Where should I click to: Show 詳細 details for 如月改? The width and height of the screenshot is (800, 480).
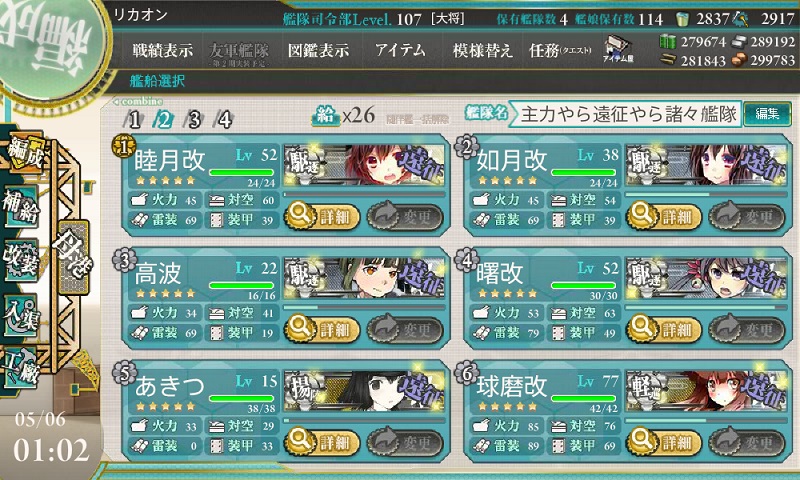point(662,214)
